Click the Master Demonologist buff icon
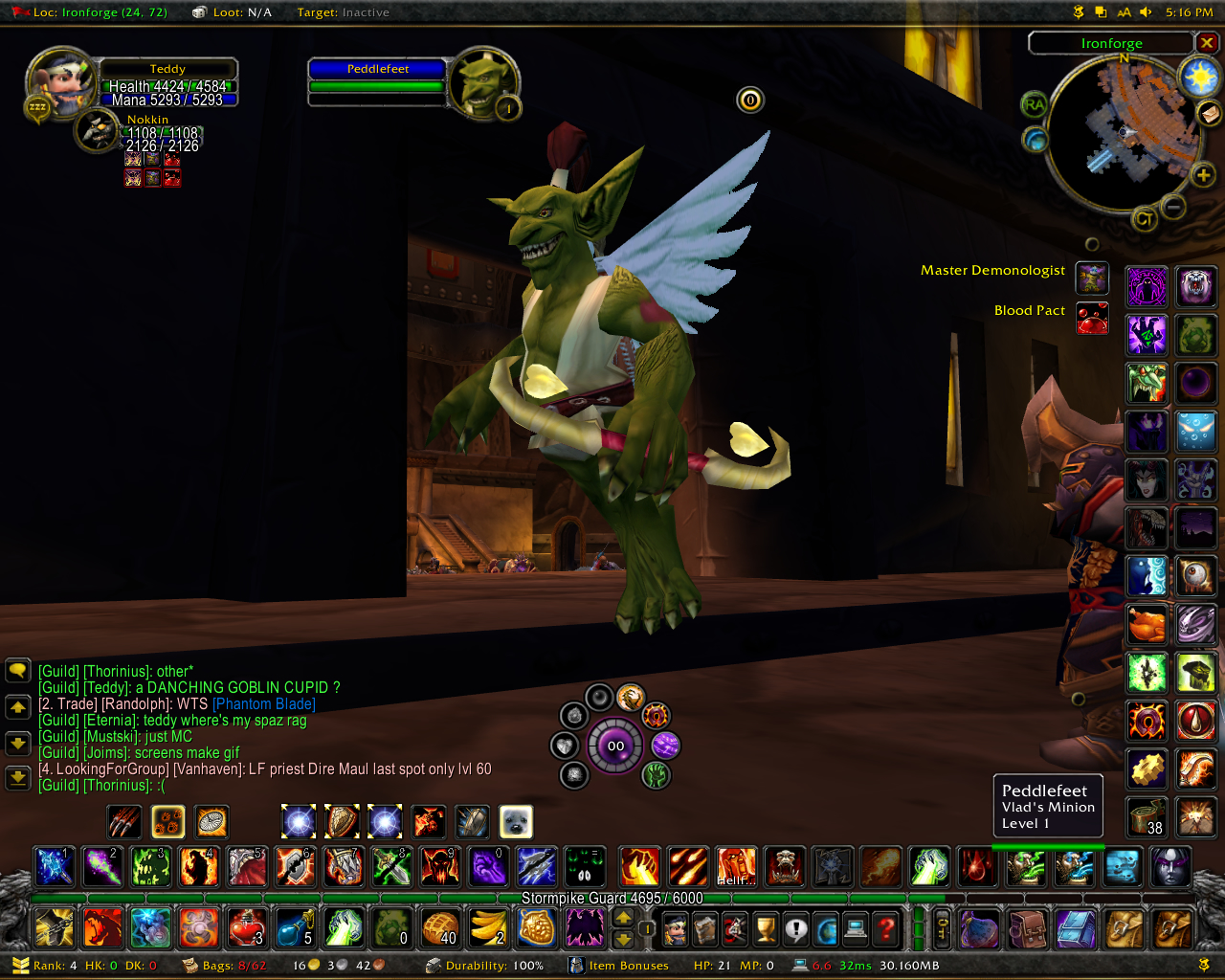This screenshot has width=1225, height=980. pyautogui.click(x=1092, y=278)
